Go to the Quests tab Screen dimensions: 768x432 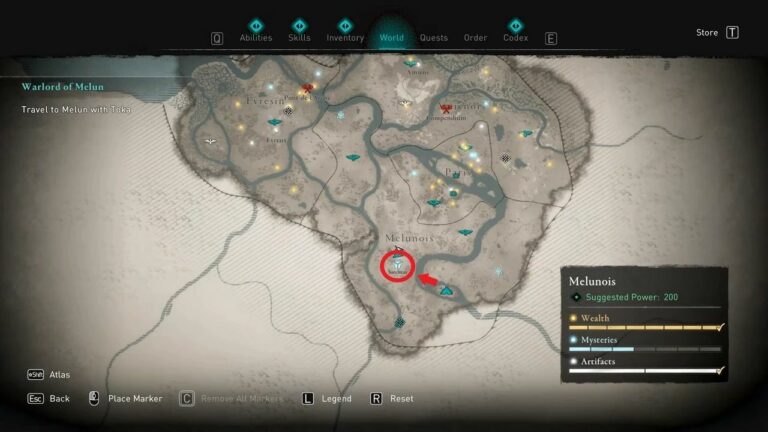[x=434, y=38]
